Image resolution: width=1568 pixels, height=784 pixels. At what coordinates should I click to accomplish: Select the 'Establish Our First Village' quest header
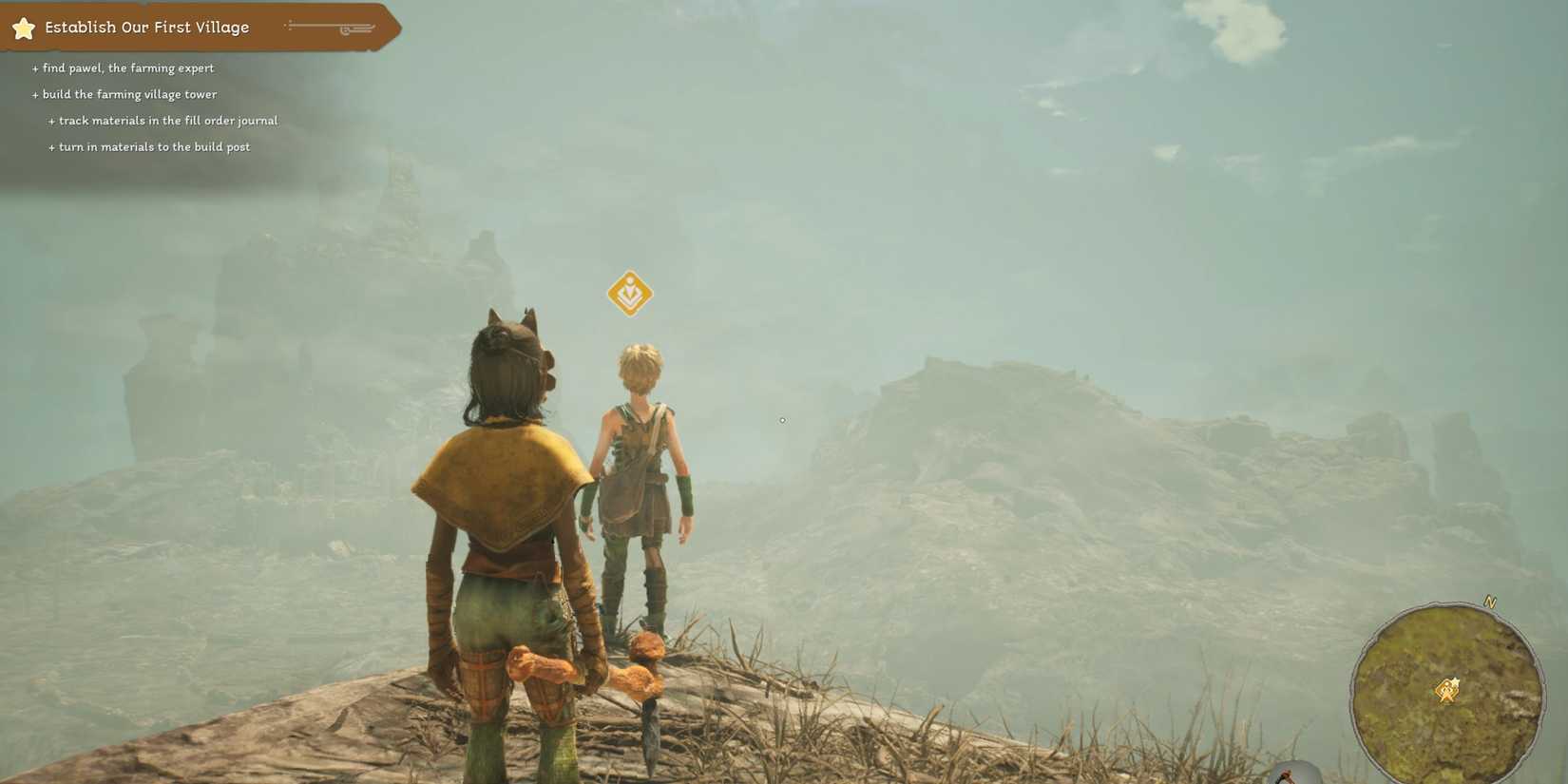coord(149,28)
